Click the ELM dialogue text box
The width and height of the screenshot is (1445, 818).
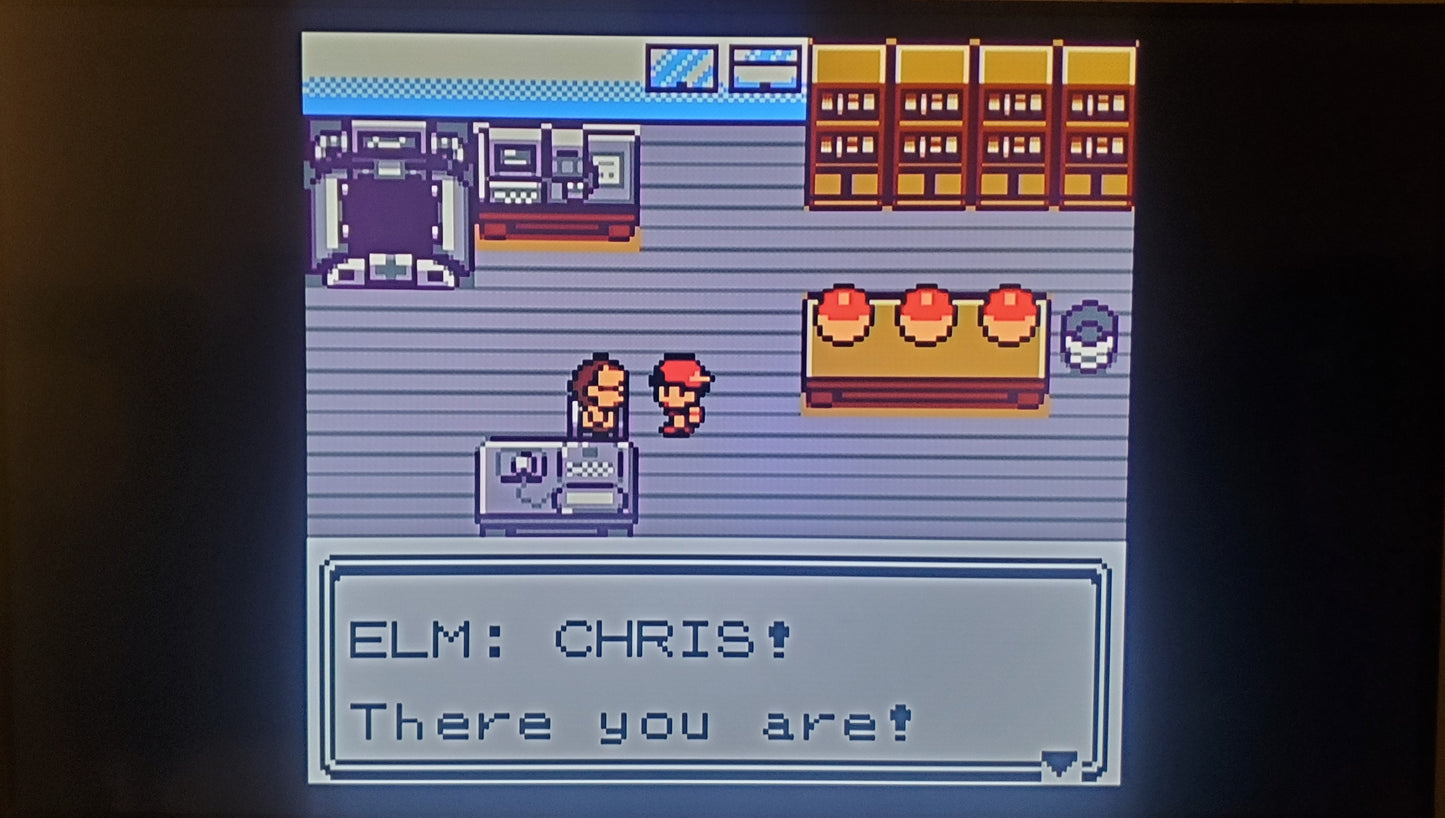pyautogui.click(x=714, y=670)
